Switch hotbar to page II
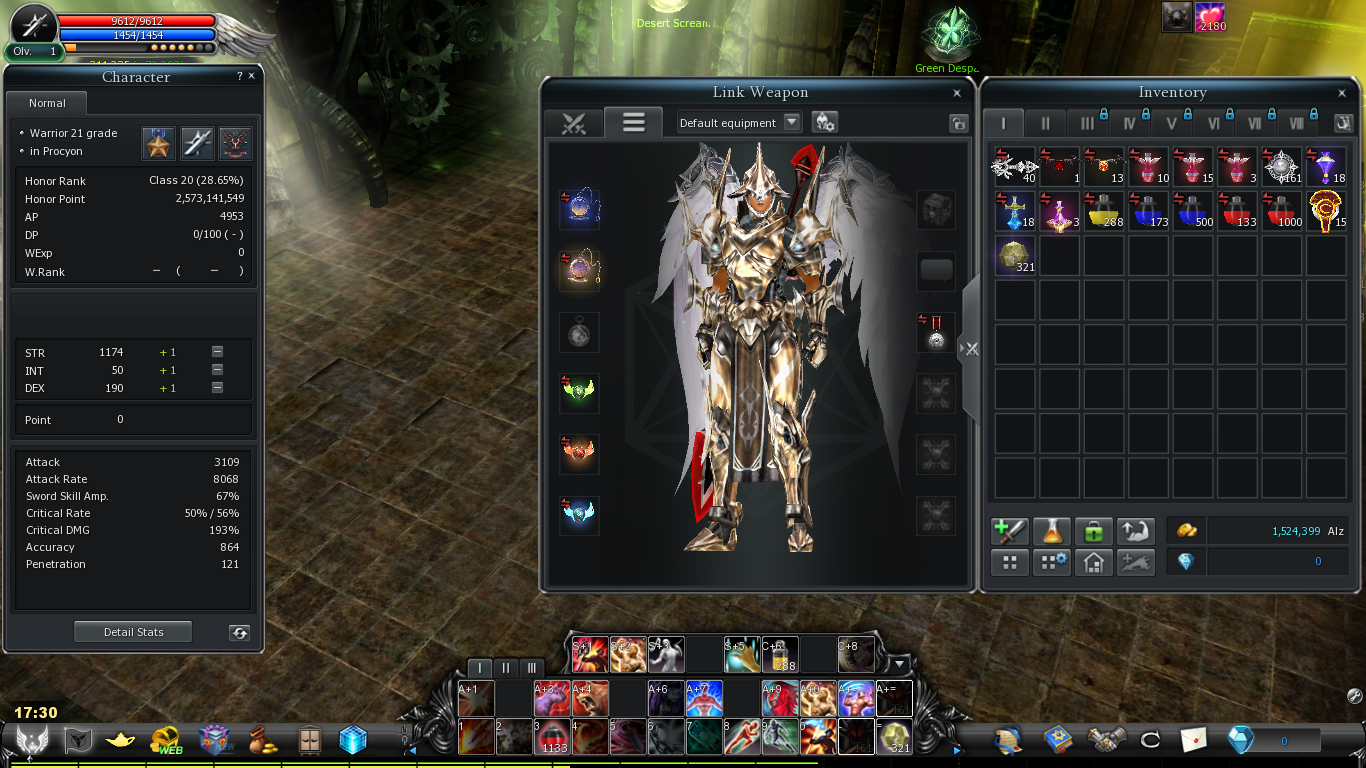Image resolution: width=1366 pixels, height=768 pixels. coord(506,668)
